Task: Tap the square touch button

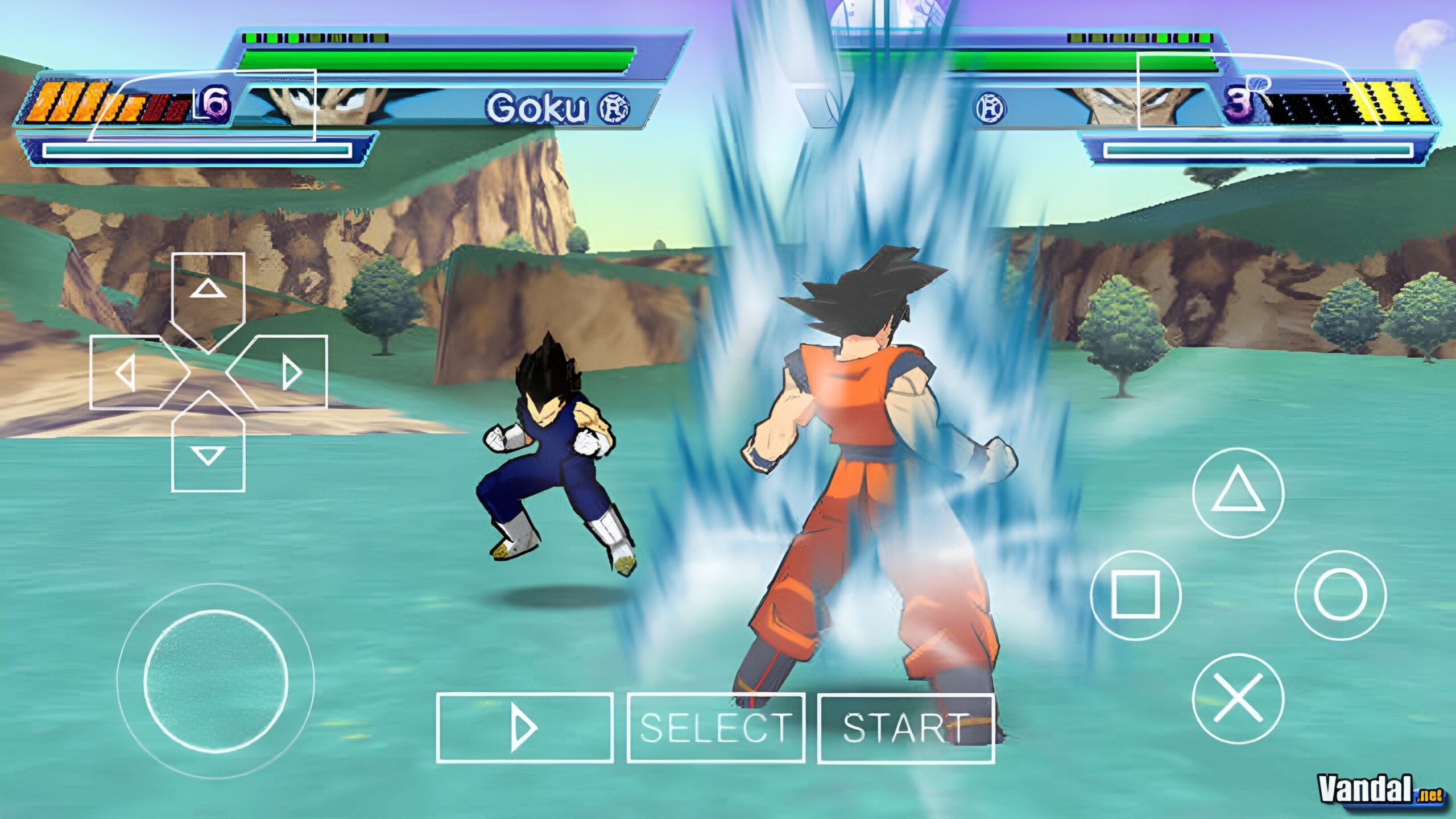Action: point(1135,595)
